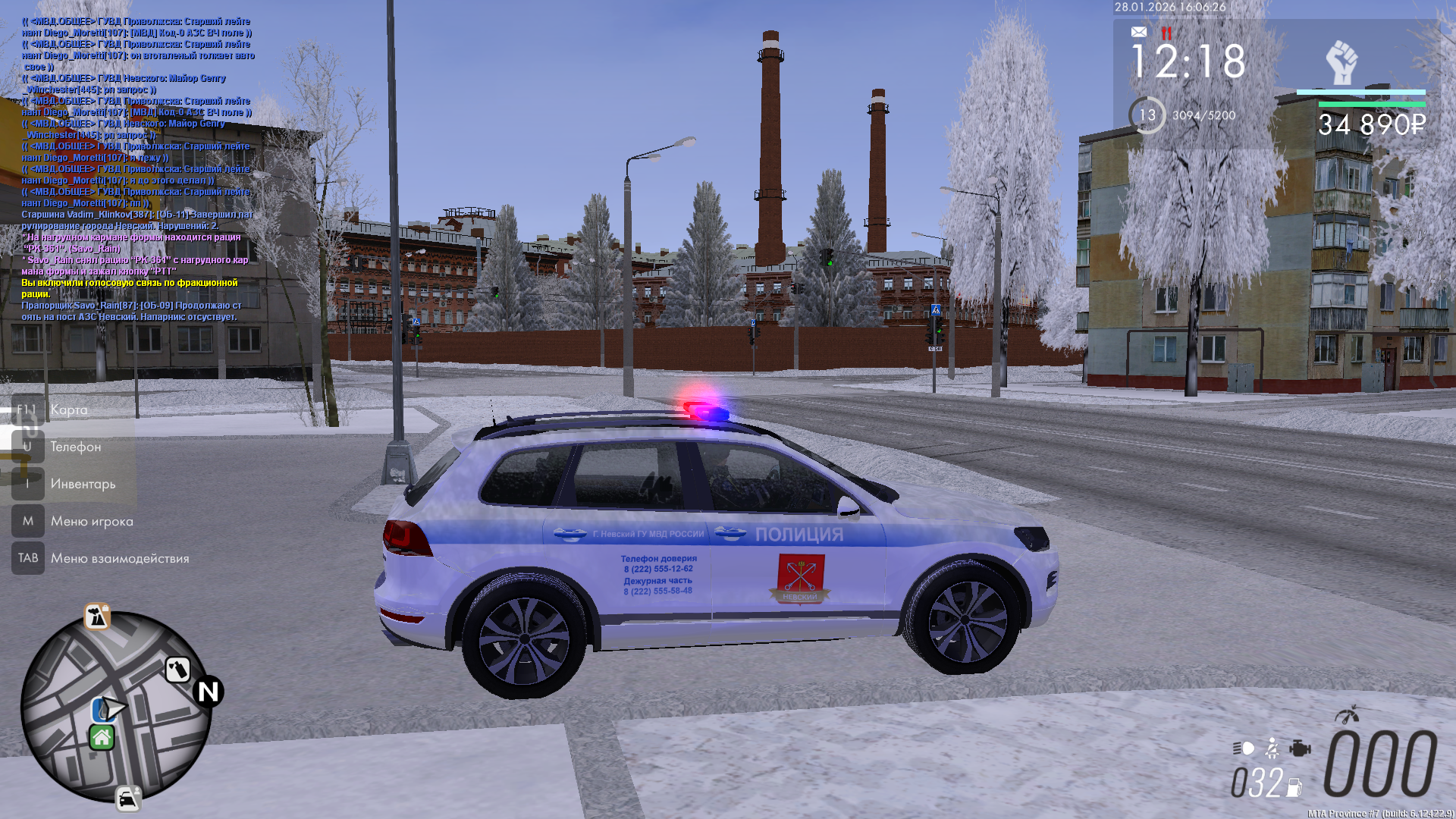Click the red fork and knife hunger icon

tap(1166, 33)
